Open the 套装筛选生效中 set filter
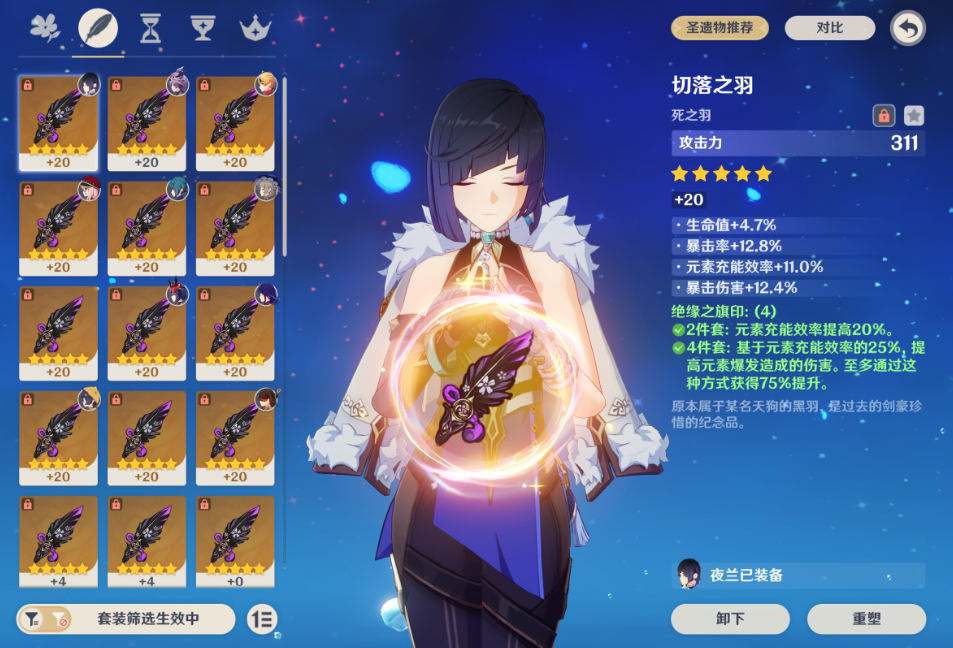The height and width of the screenshot is (648, 953). [126, 619]
